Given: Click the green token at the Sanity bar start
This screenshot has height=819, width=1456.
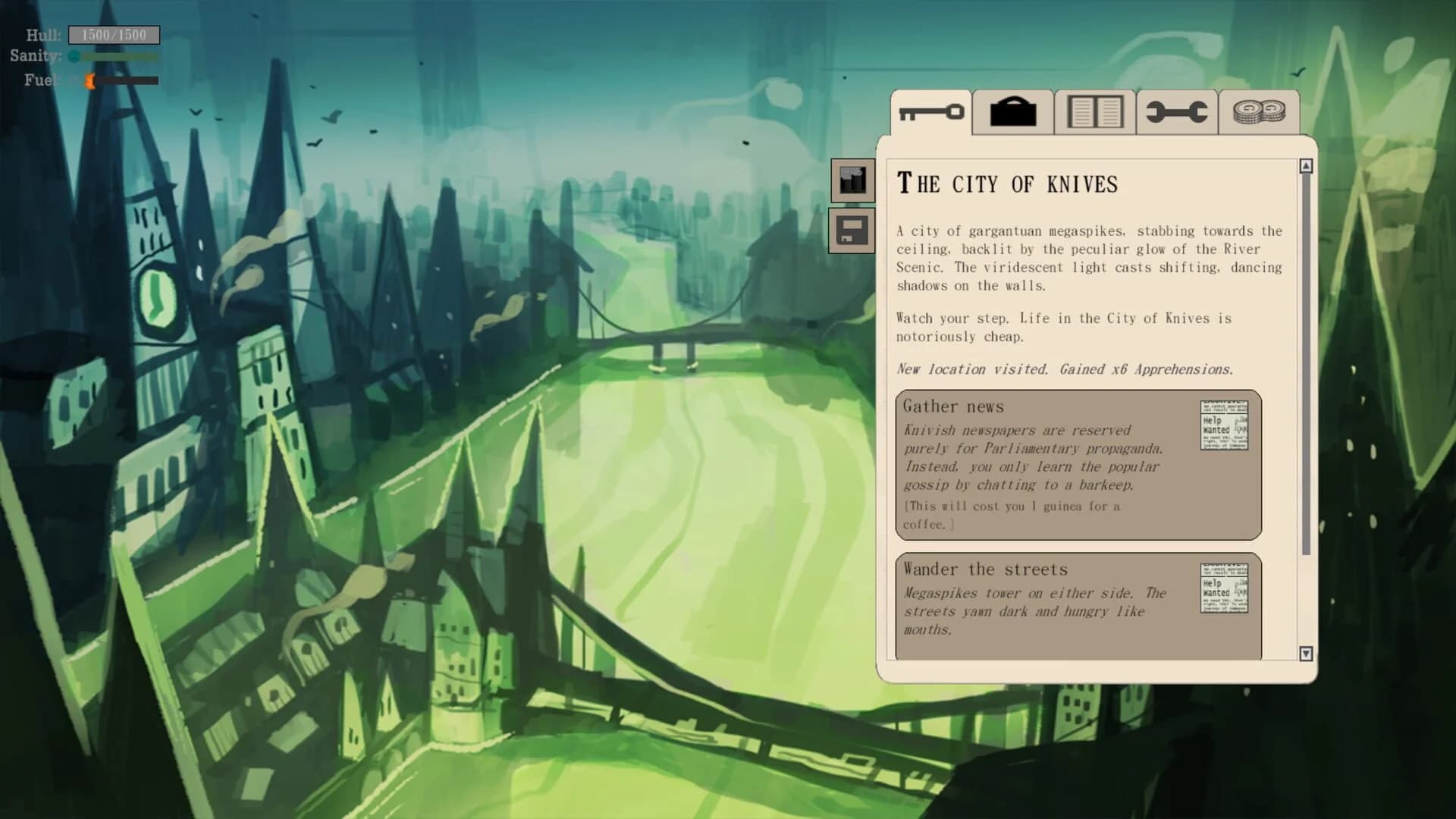Looking at the screenshot, I should (72, 56).
